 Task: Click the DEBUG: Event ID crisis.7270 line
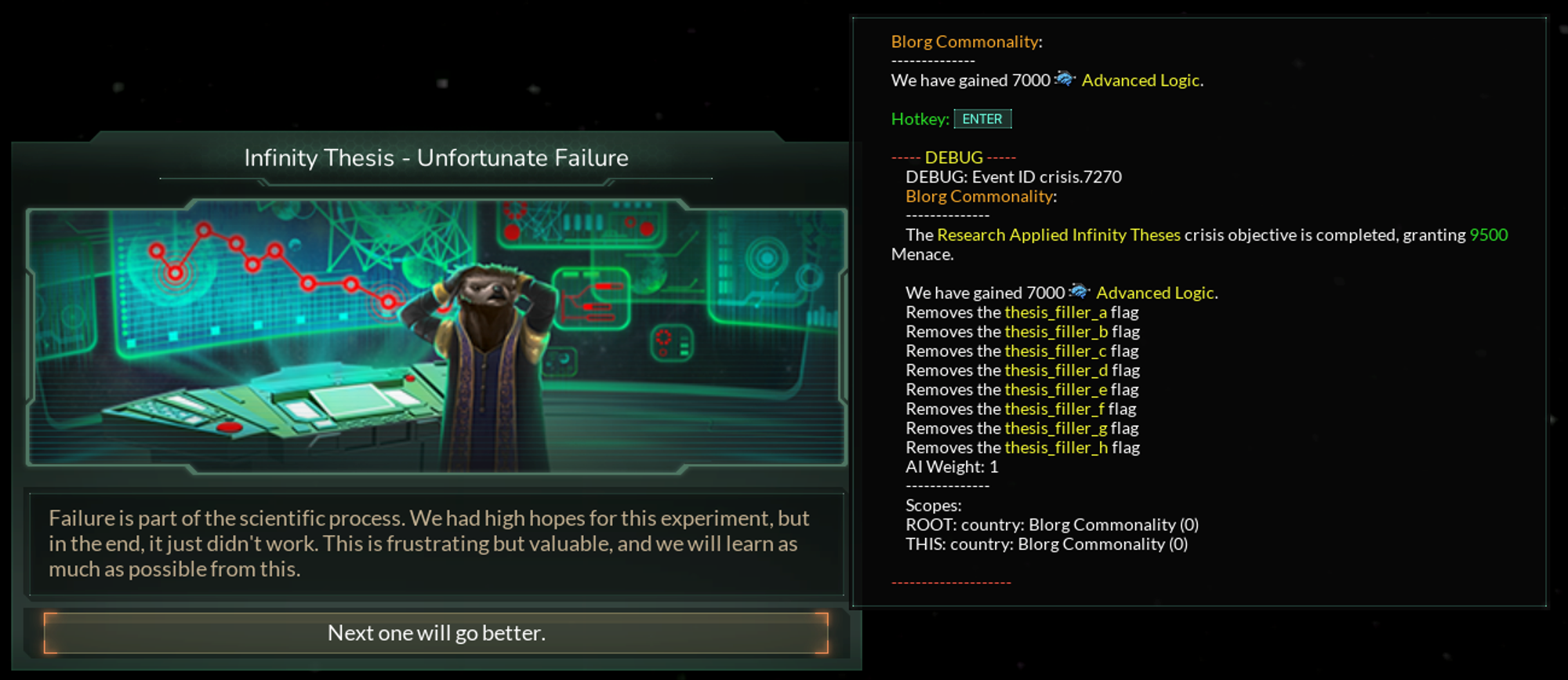1012,176
